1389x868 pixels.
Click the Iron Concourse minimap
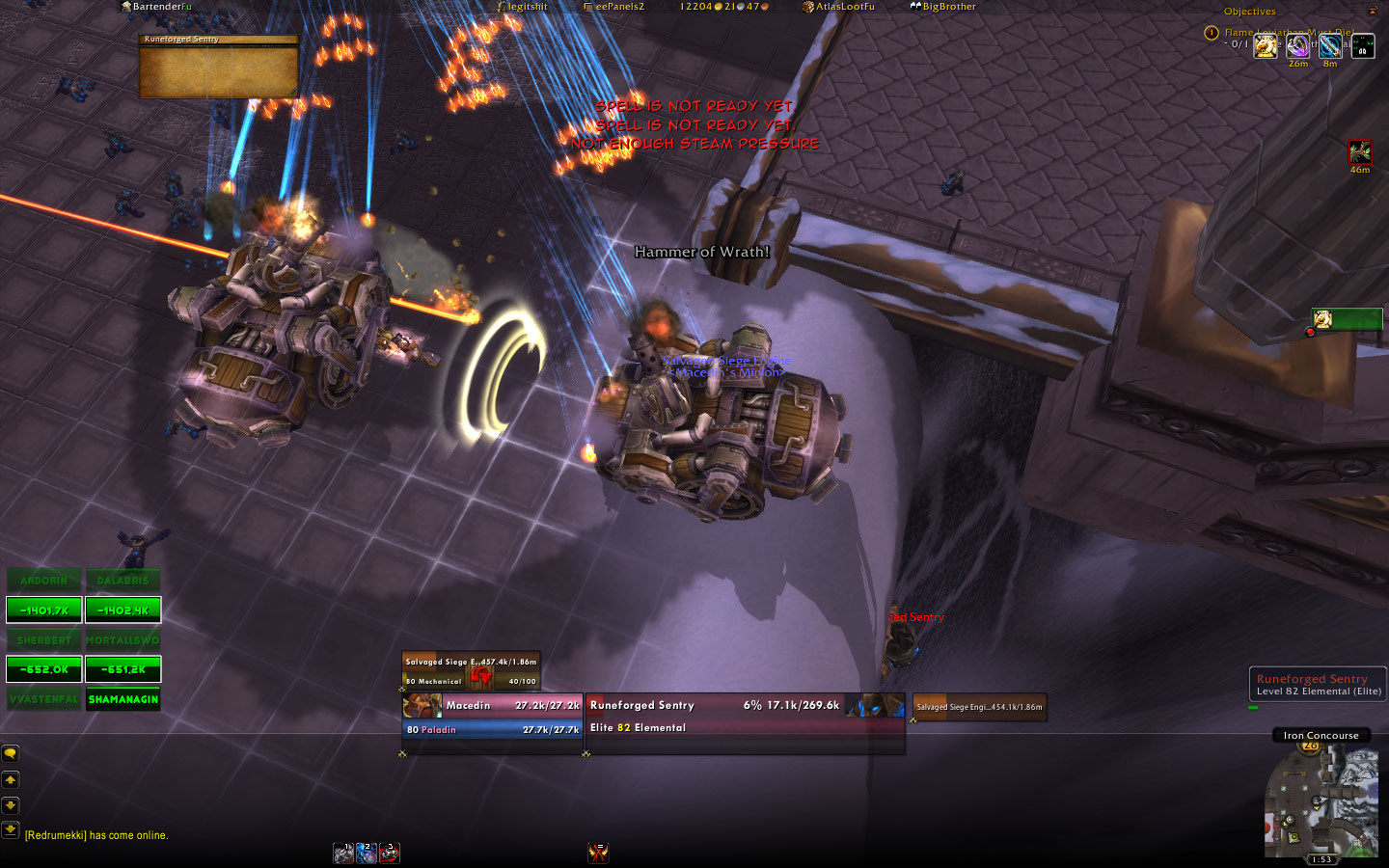click(x=1321, y=802)
